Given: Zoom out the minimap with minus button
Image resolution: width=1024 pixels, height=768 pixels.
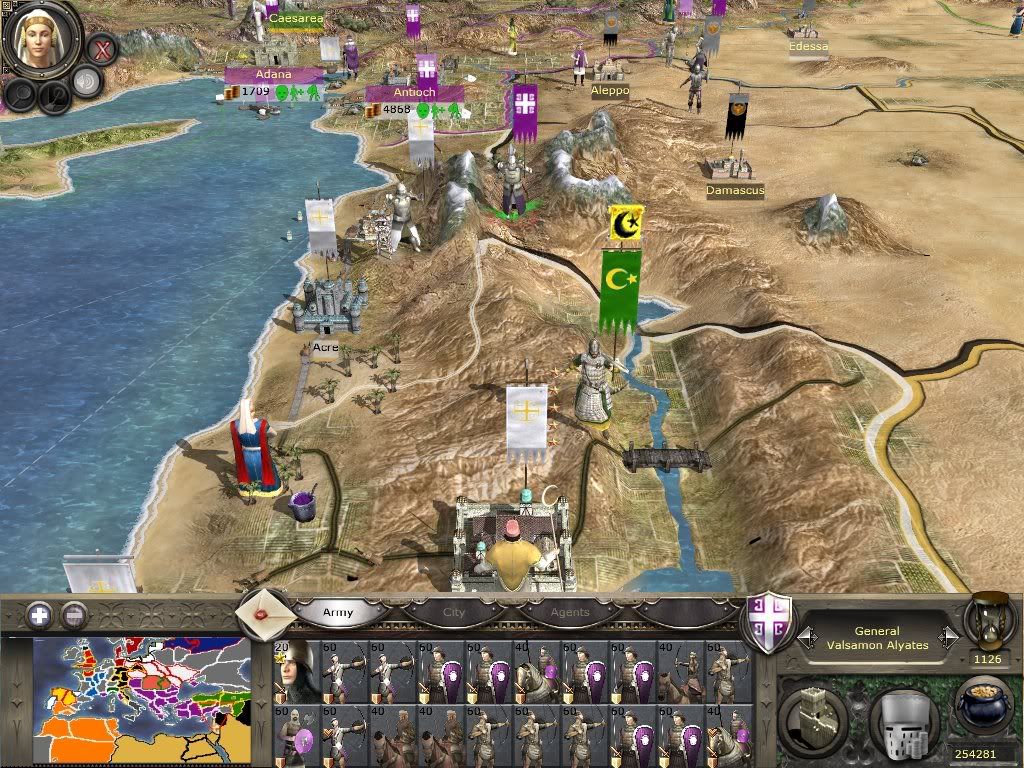Looking at the screenshot, I should click(74, 614).
